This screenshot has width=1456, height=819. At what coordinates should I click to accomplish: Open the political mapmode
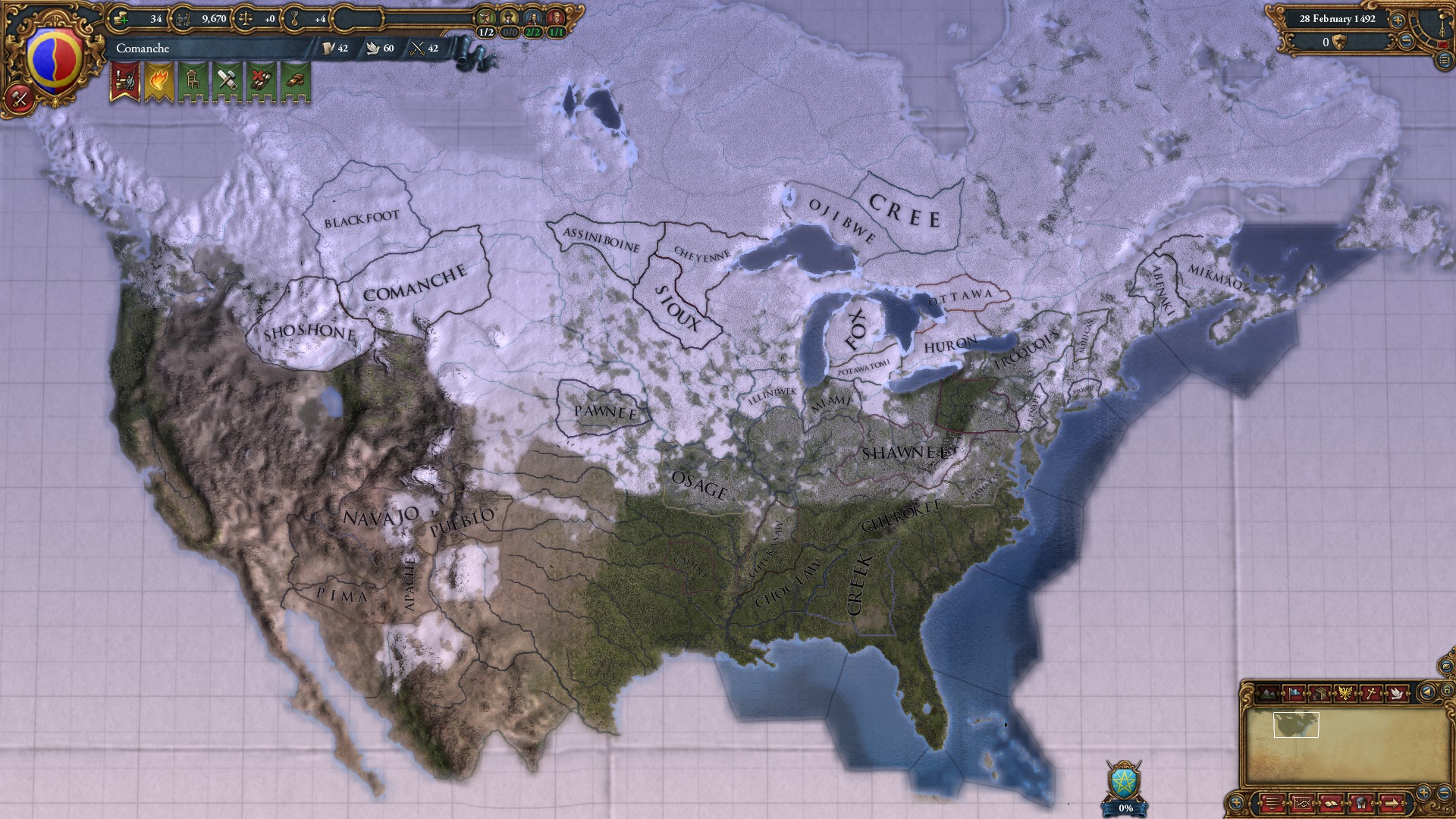pyautogui.click(x=1294, y=693)
